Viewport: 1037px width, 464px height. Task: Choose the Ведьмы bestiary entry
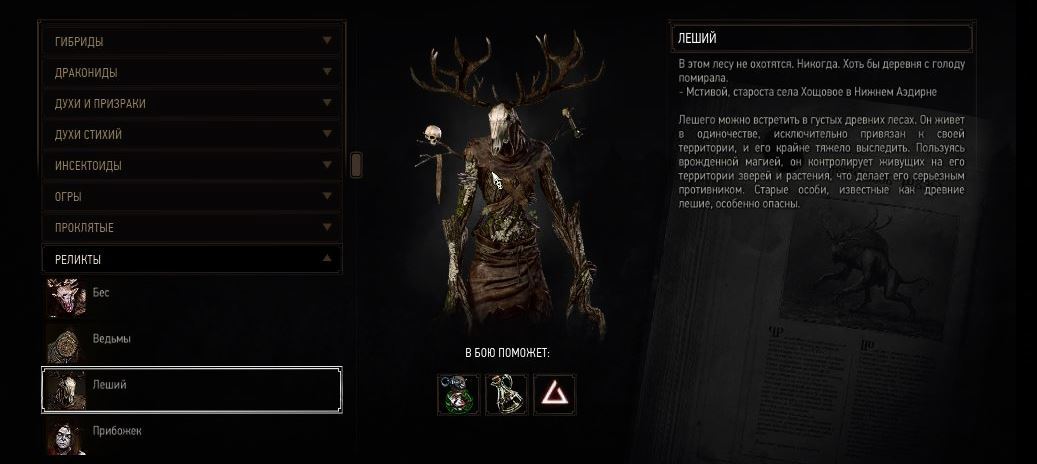(x=190, y=340)
